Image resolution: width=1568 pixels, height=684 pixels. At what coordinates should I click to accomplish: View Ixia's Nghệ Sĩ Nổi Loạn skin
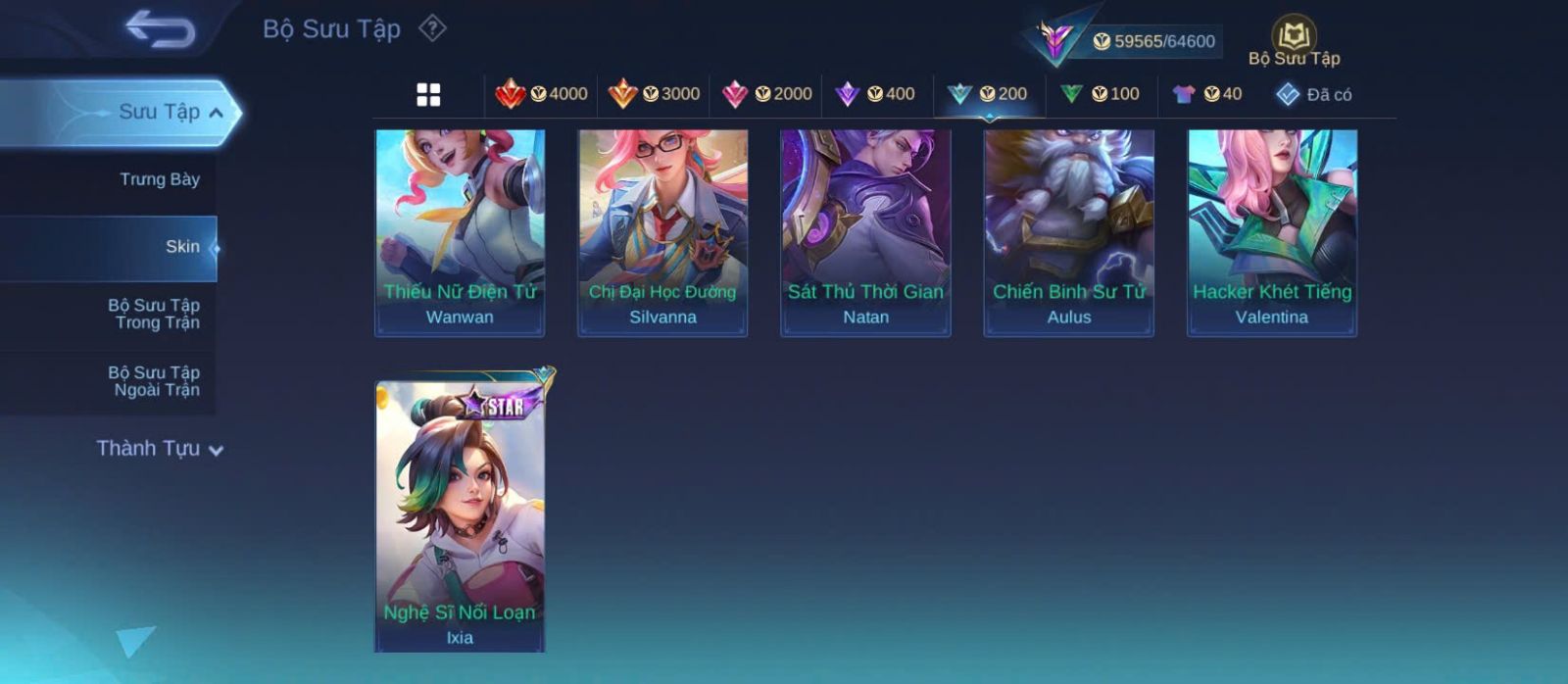coord(460,516)
